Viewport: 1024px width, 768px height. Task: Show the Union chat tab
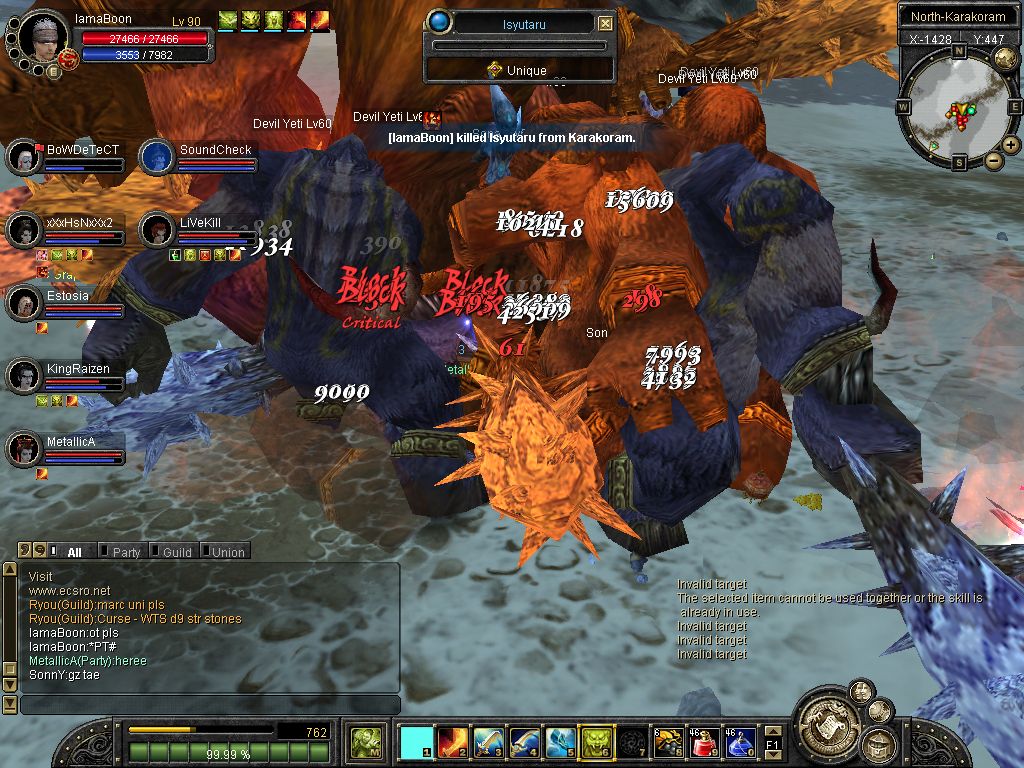click(228, 552)
